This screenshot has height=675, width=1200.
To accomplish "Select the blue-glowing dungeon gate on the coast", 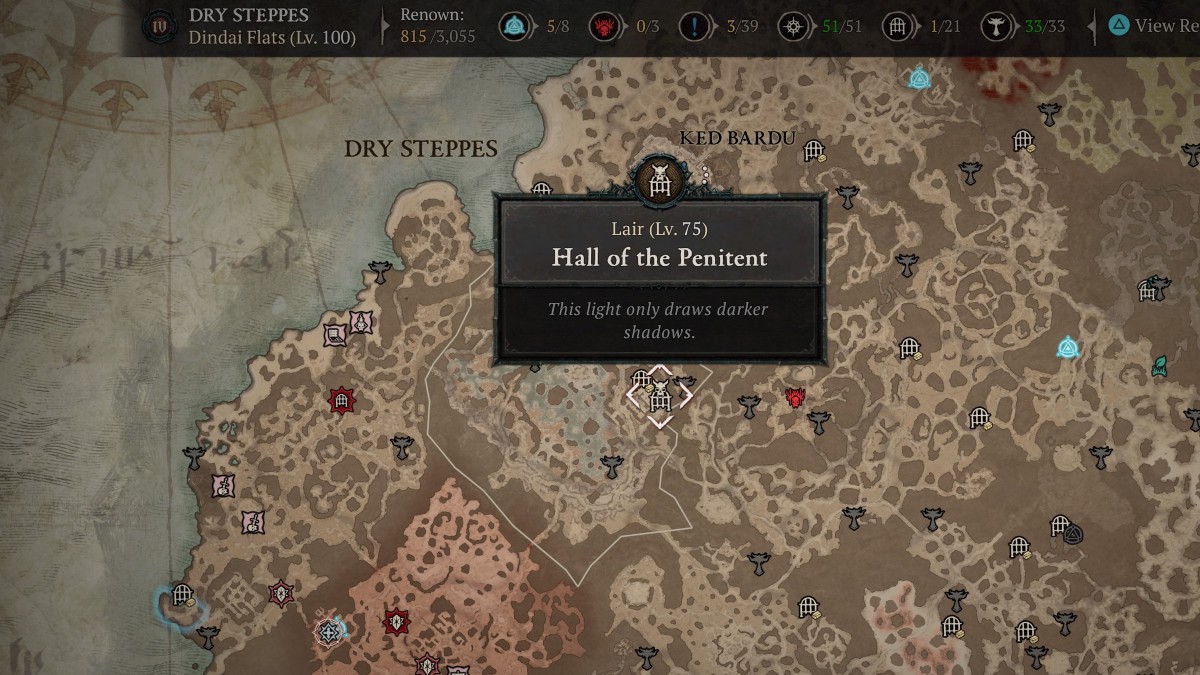I will (182, 596).
